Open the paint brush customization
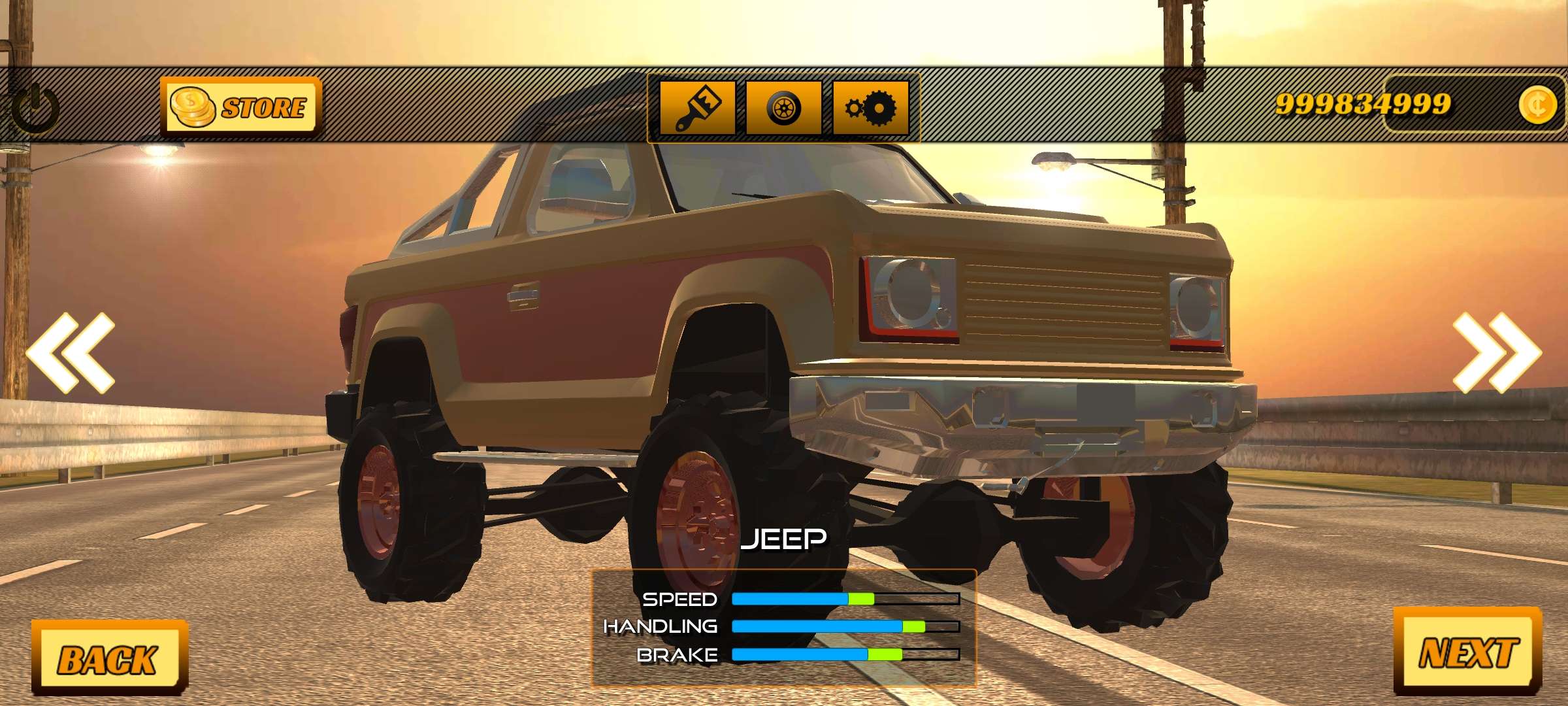The width and height of the screenshot is (1568, 706). (697, 107)
